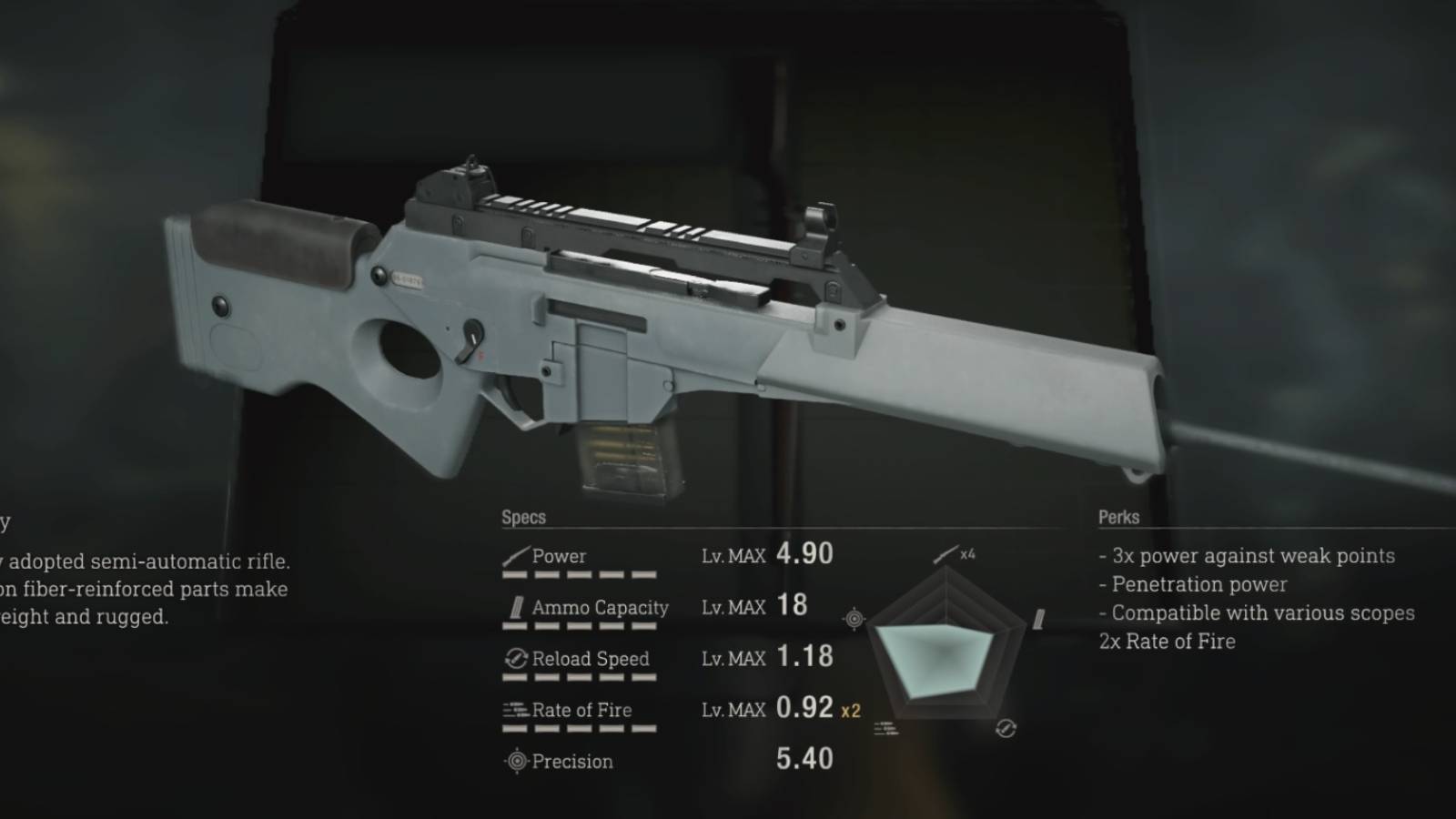Click the Ammo Capacity magazine icon
Image resolution: width=1456 pixels, height=819 pixels.
coord(517,605)
